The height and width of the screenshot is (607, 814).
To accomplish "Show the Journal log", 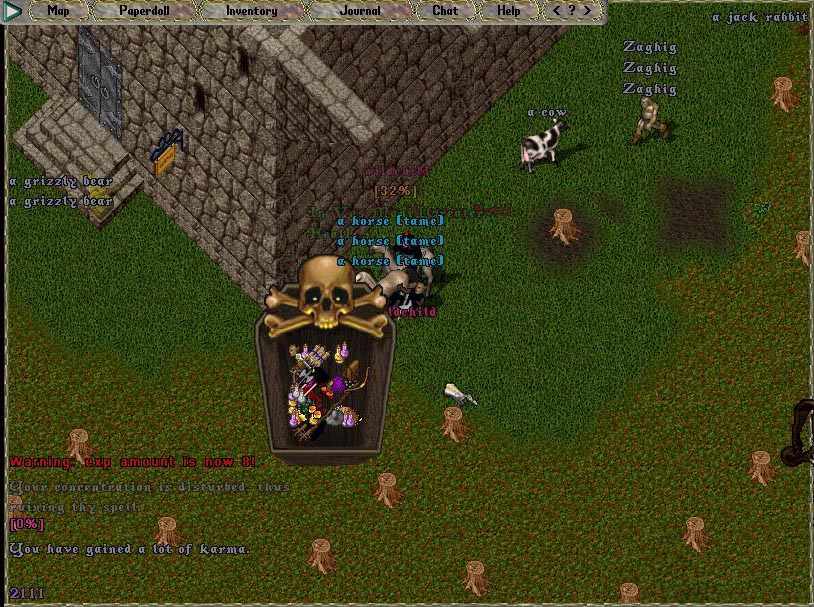I will 360,11.
